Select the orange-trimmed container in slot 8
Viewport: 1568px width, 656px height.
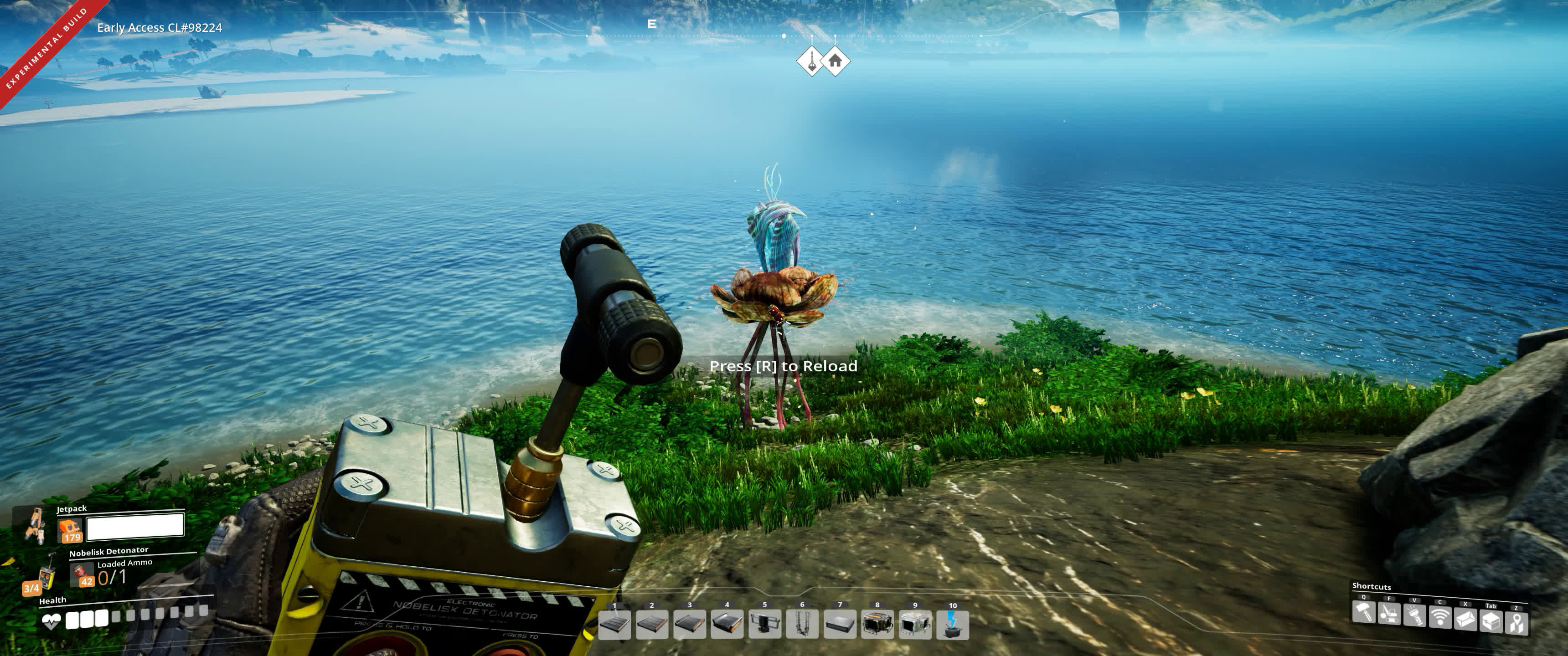point(878,624)
